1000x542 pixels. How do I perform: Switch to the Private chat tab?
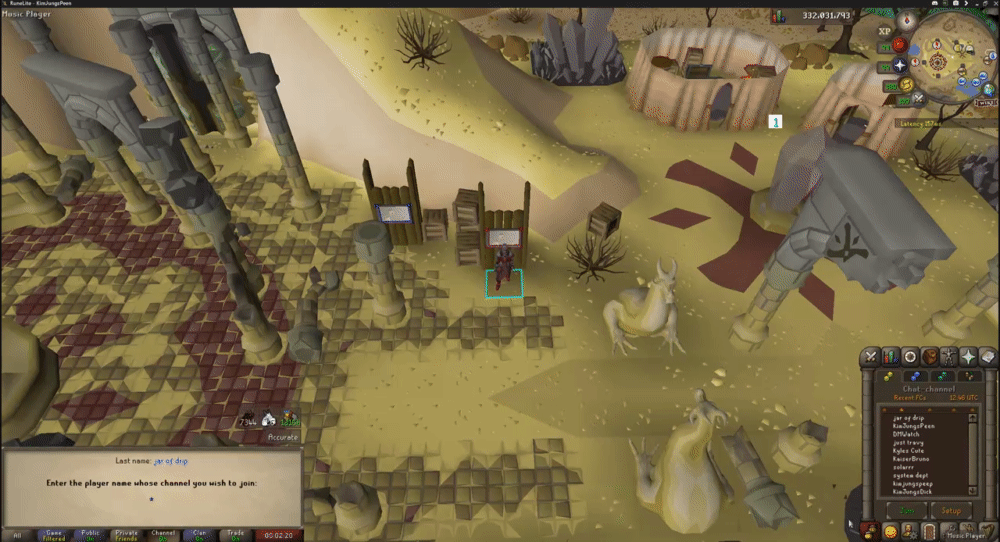(126, 535)
